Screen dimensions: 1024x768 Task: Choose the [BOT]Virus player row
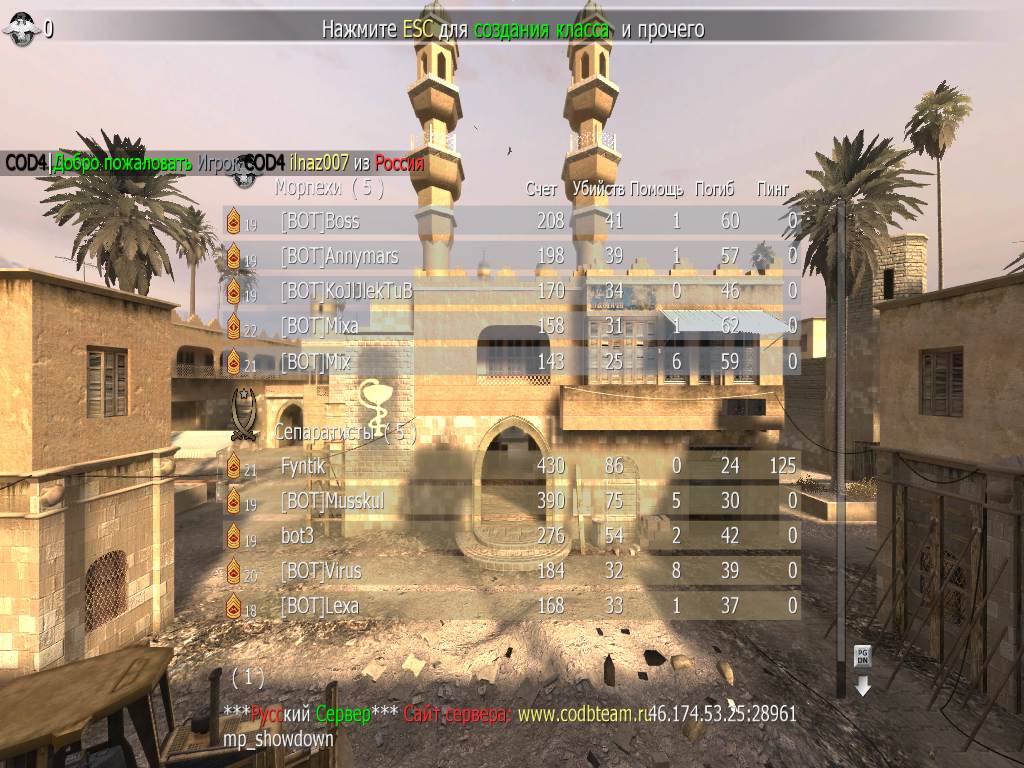(510, 571)
